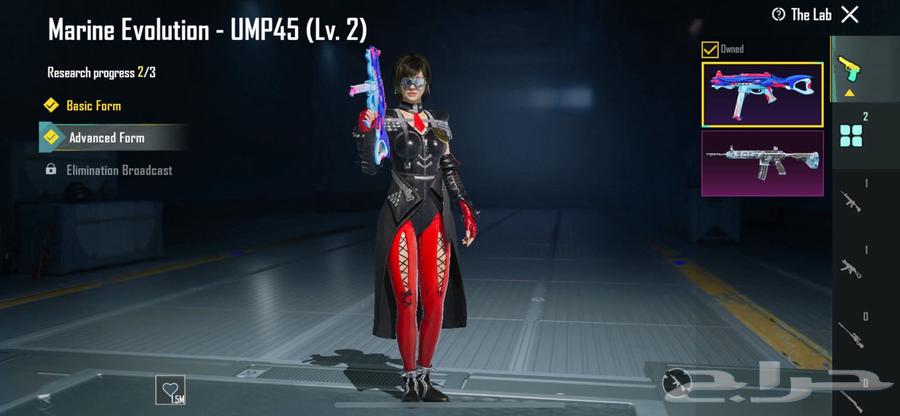Tap the heart like icon showing 15M
This screenshot has height=416, width=900.
click(x=170, y=388)
